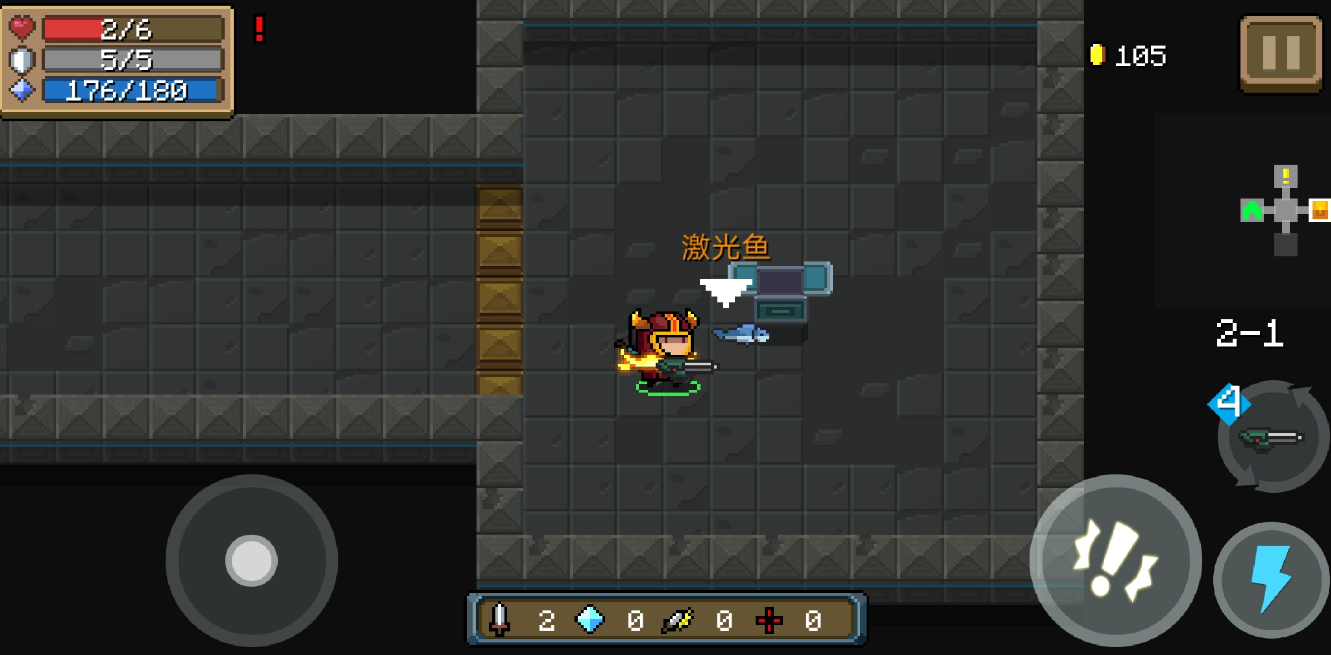Screen dimensions: 1331x655
Task: Switch weapon using the gun swap button
Action: coord(1272,437)
